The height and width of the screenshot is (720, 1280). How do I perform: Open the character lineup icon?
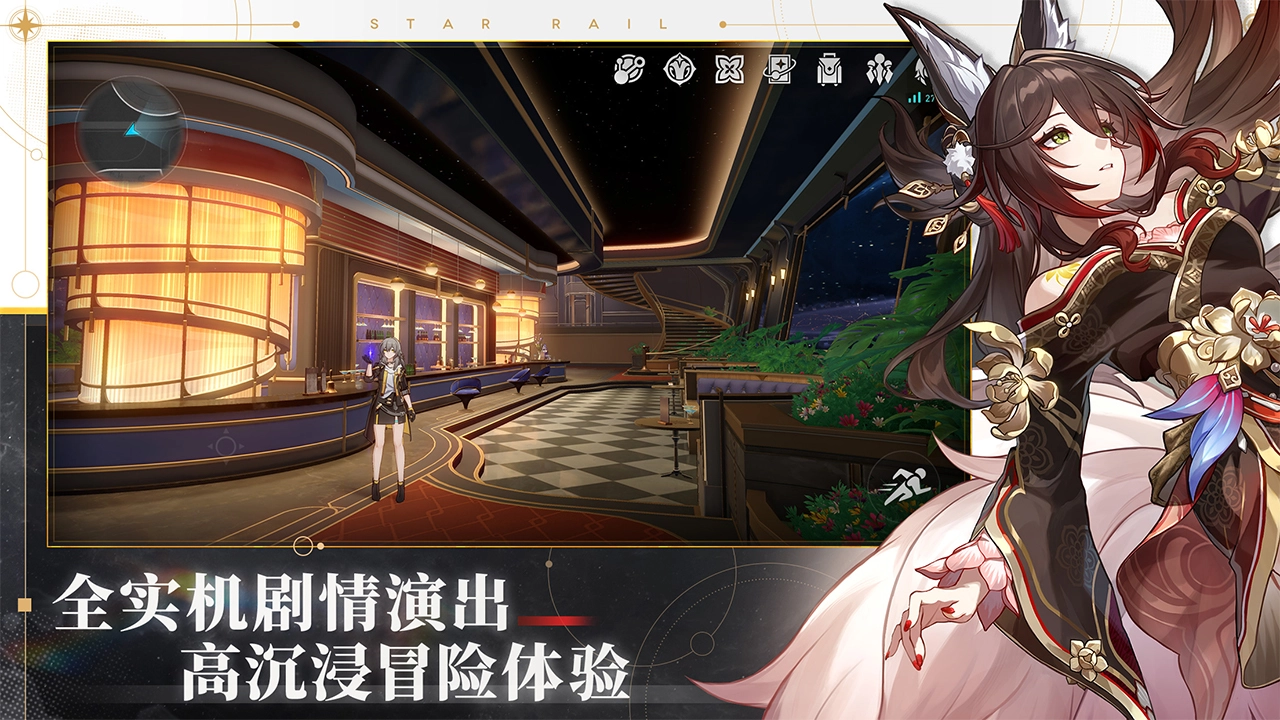(x=879, y=69)
